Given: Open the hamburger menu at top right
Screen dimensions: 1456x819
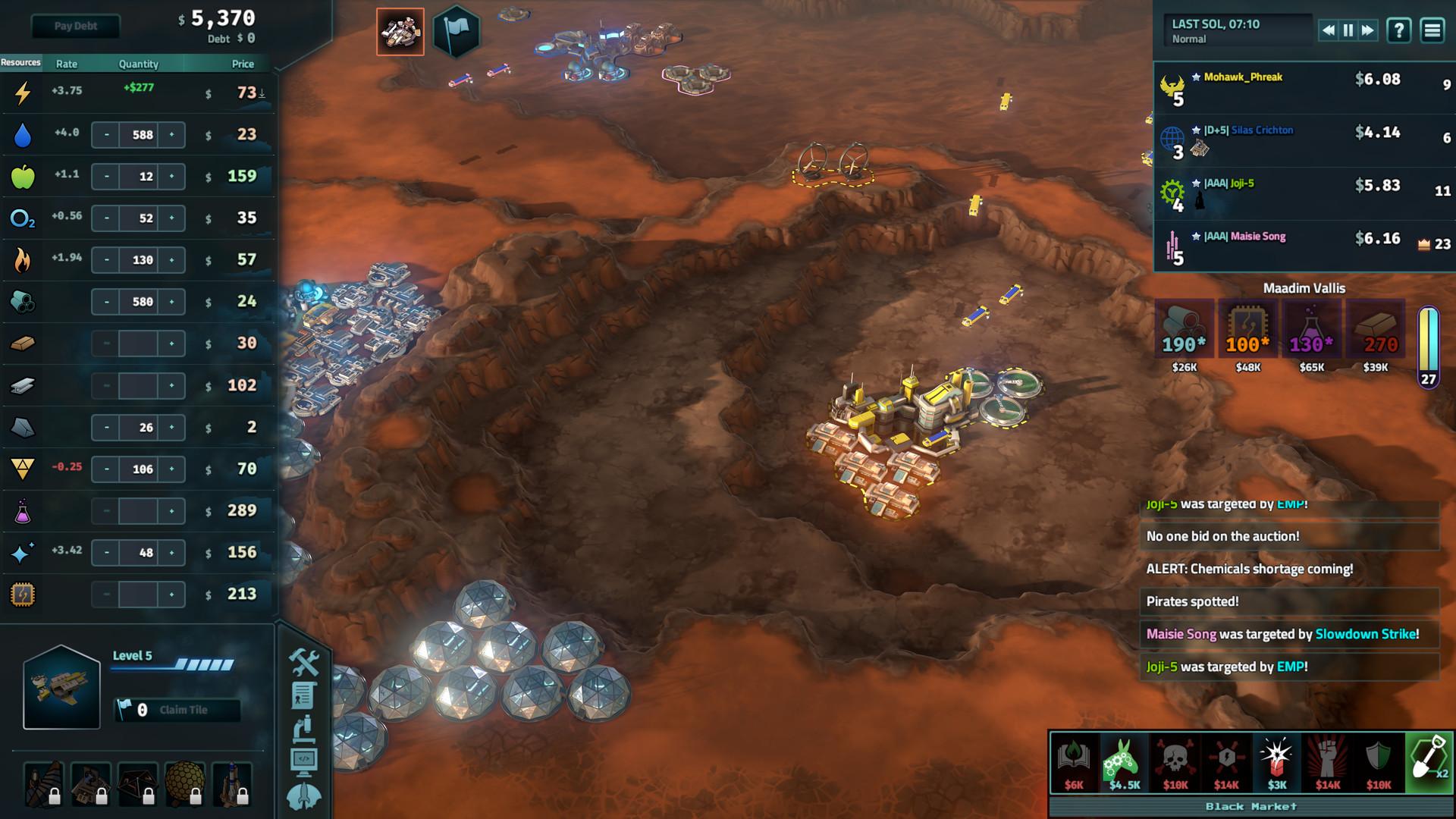Looking at the screenshot, I should point(1433,31).
